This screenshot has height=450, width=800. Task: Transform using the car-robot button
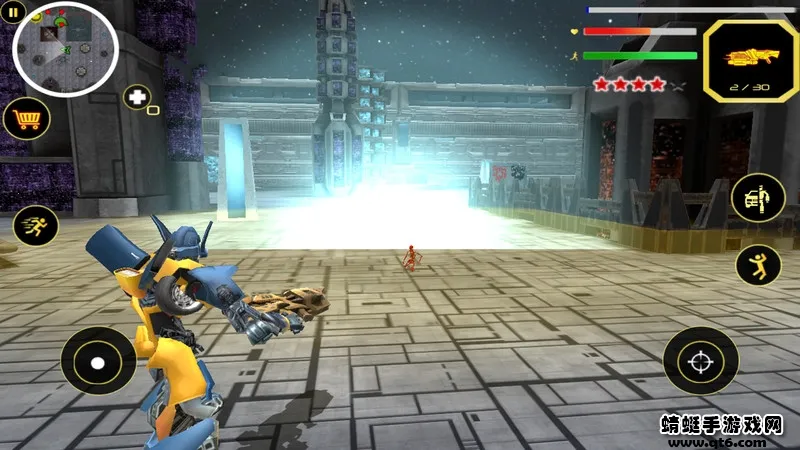click(758, 197)
